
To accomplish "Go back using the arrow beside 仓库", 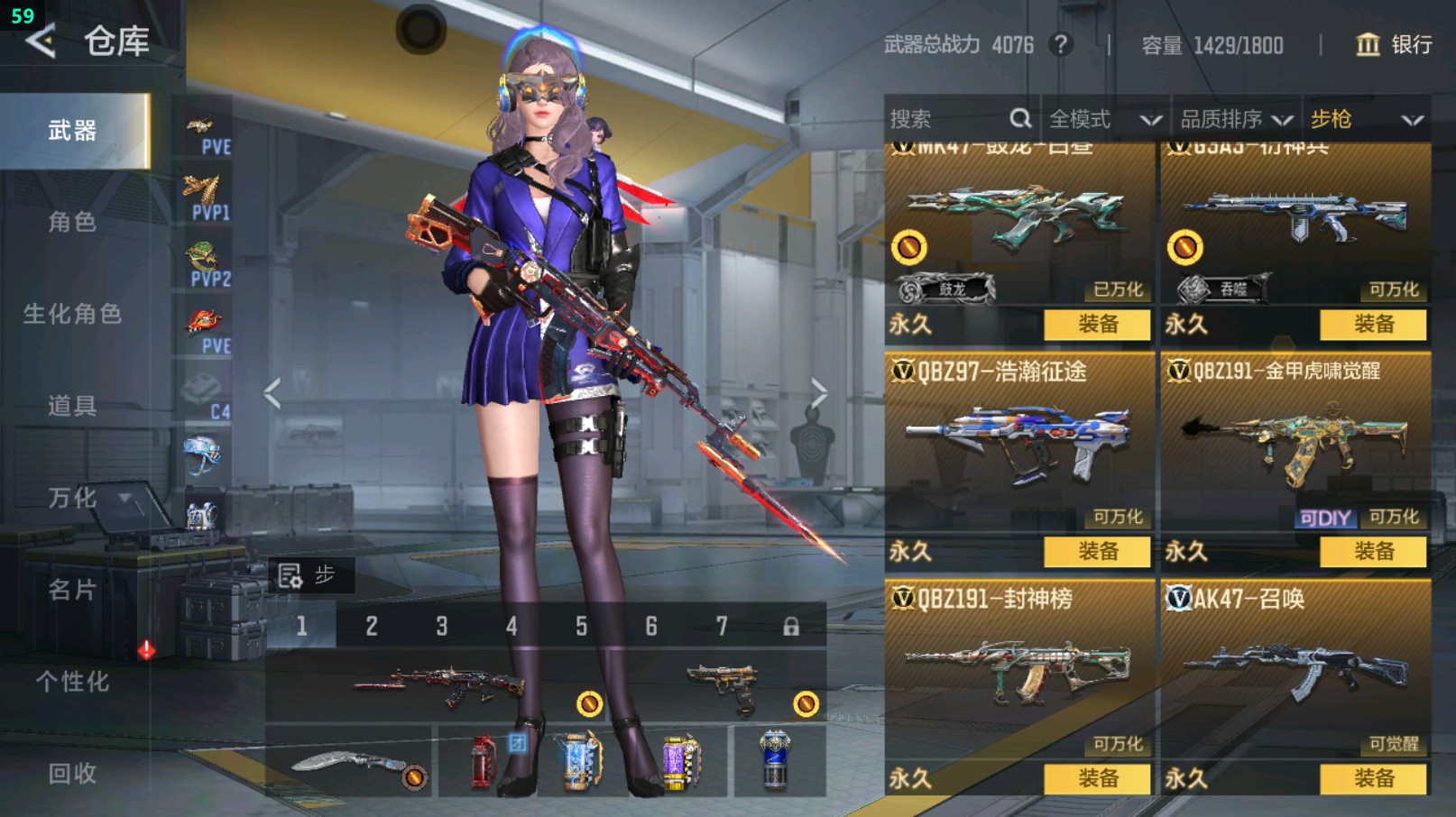I will [x=41, y=41].
